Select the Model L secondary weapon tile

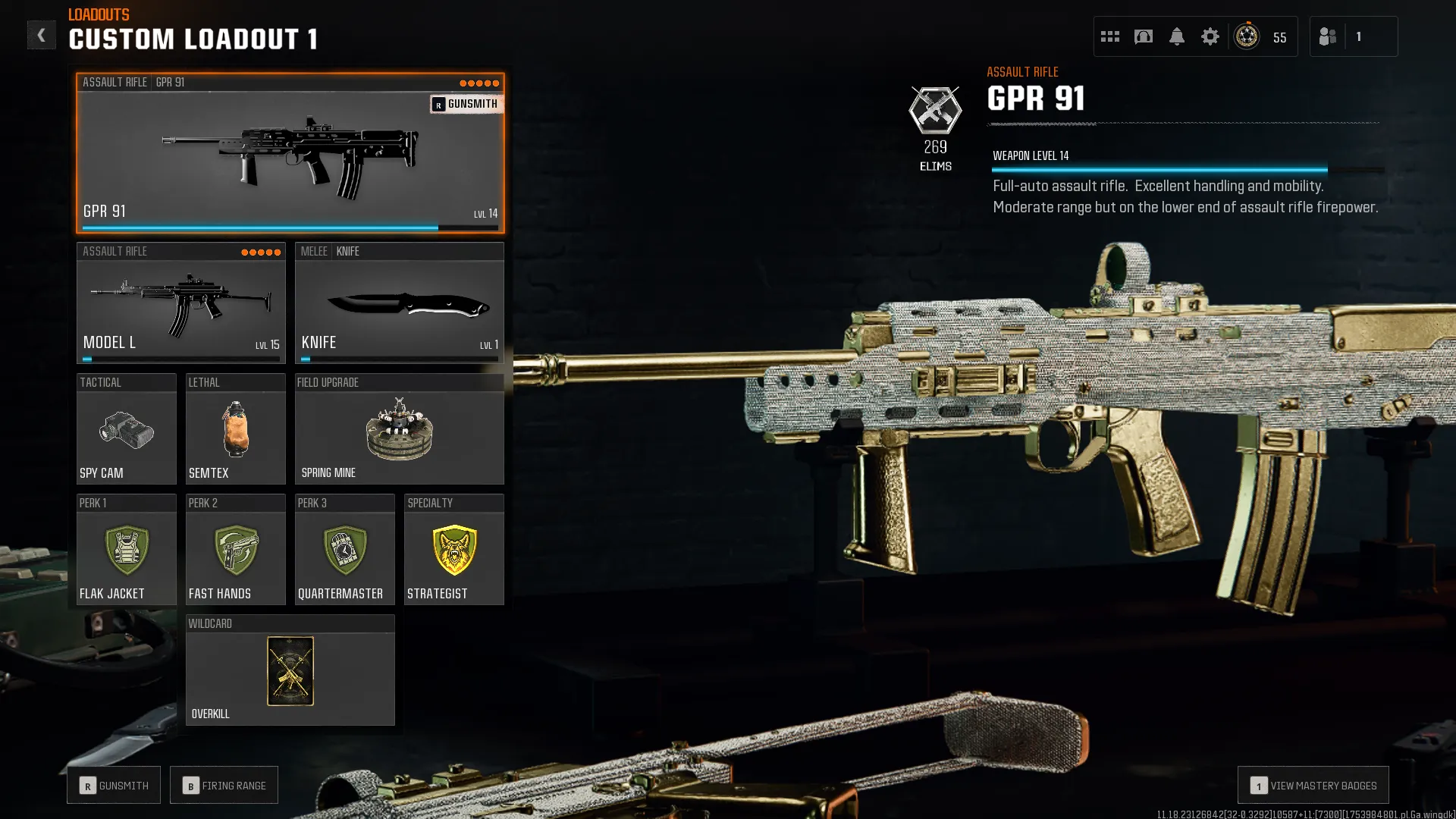(180, 303)
